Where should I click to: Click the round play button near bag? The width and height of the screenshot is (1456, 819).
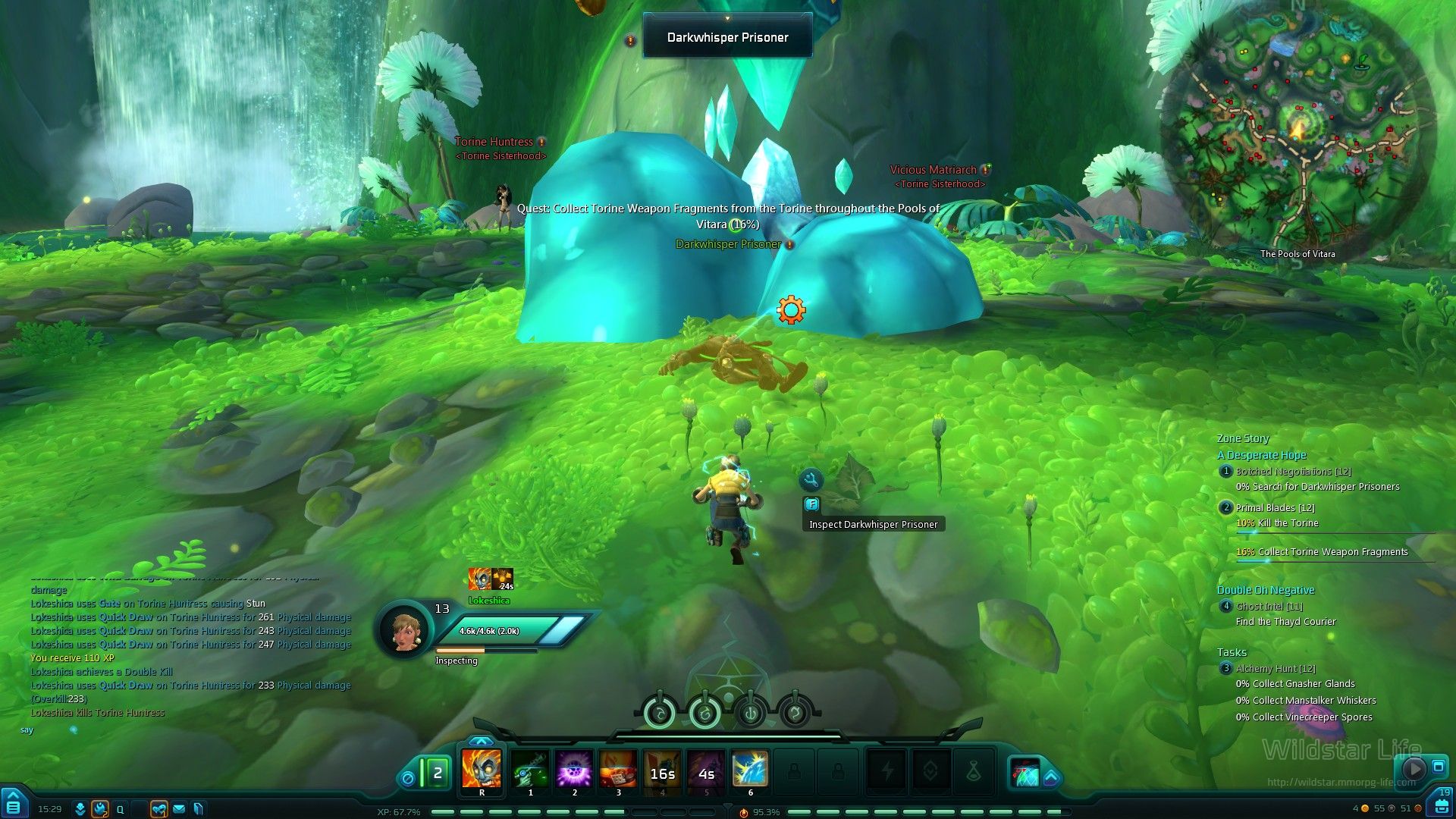coord(1414,768)
